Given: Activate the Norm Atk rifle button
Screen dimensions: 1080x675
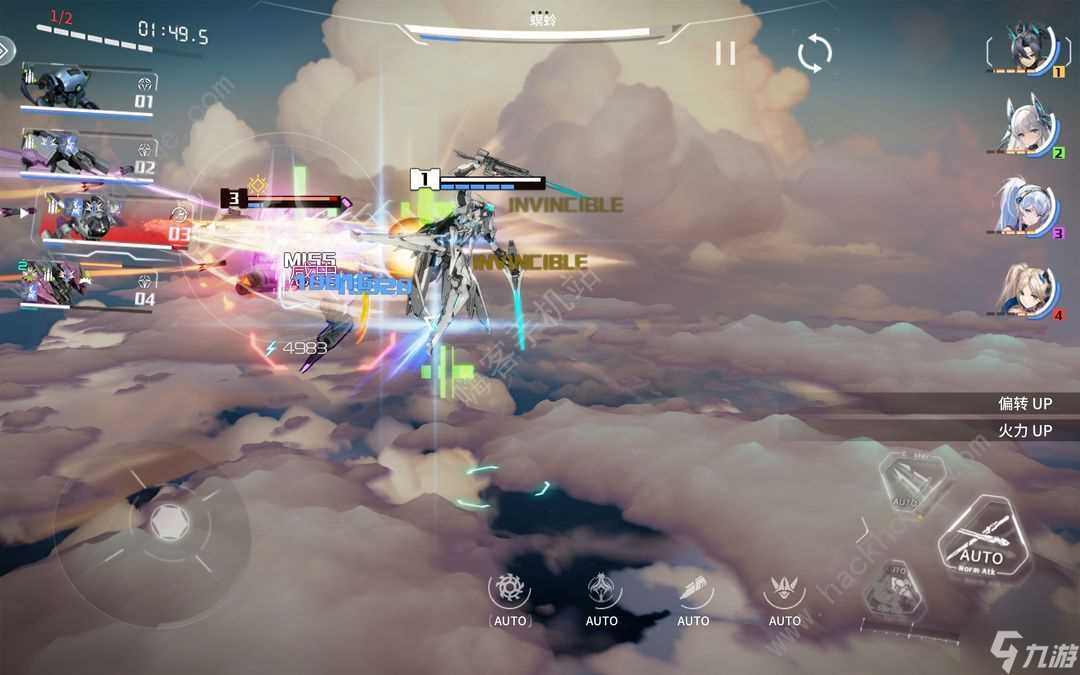Looking at the screenshot, I should point(980,540).
